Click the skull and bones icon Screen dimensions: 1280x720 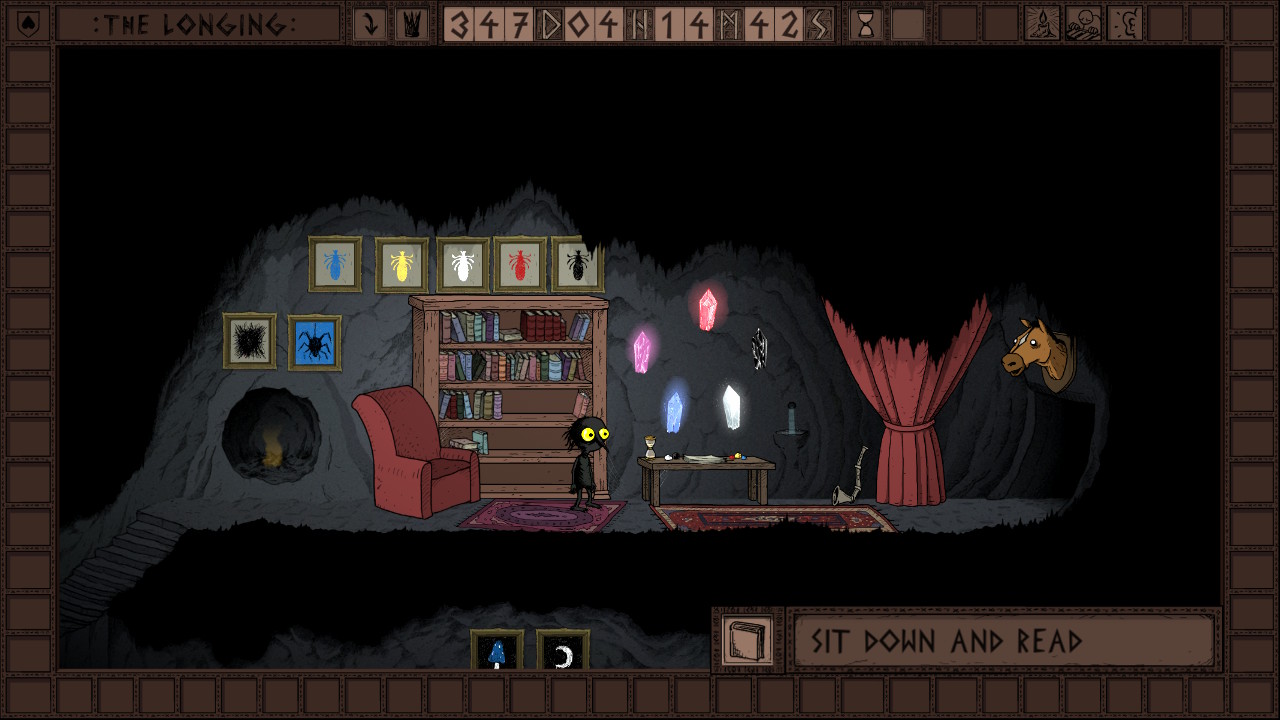click(x=1083, y=24)
